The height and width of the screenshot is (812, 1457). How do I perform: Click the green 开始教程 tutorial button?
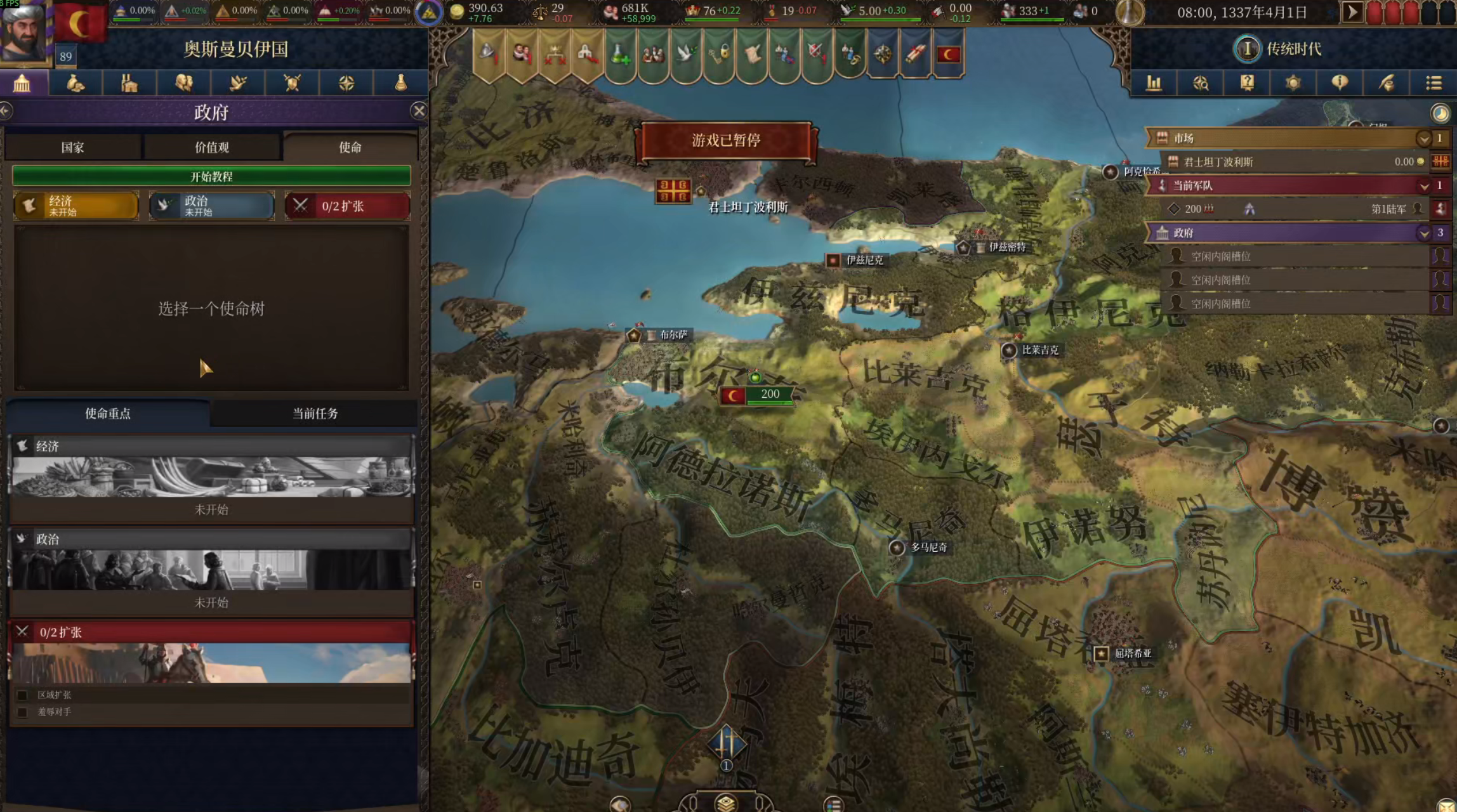[x=211, y=176]
